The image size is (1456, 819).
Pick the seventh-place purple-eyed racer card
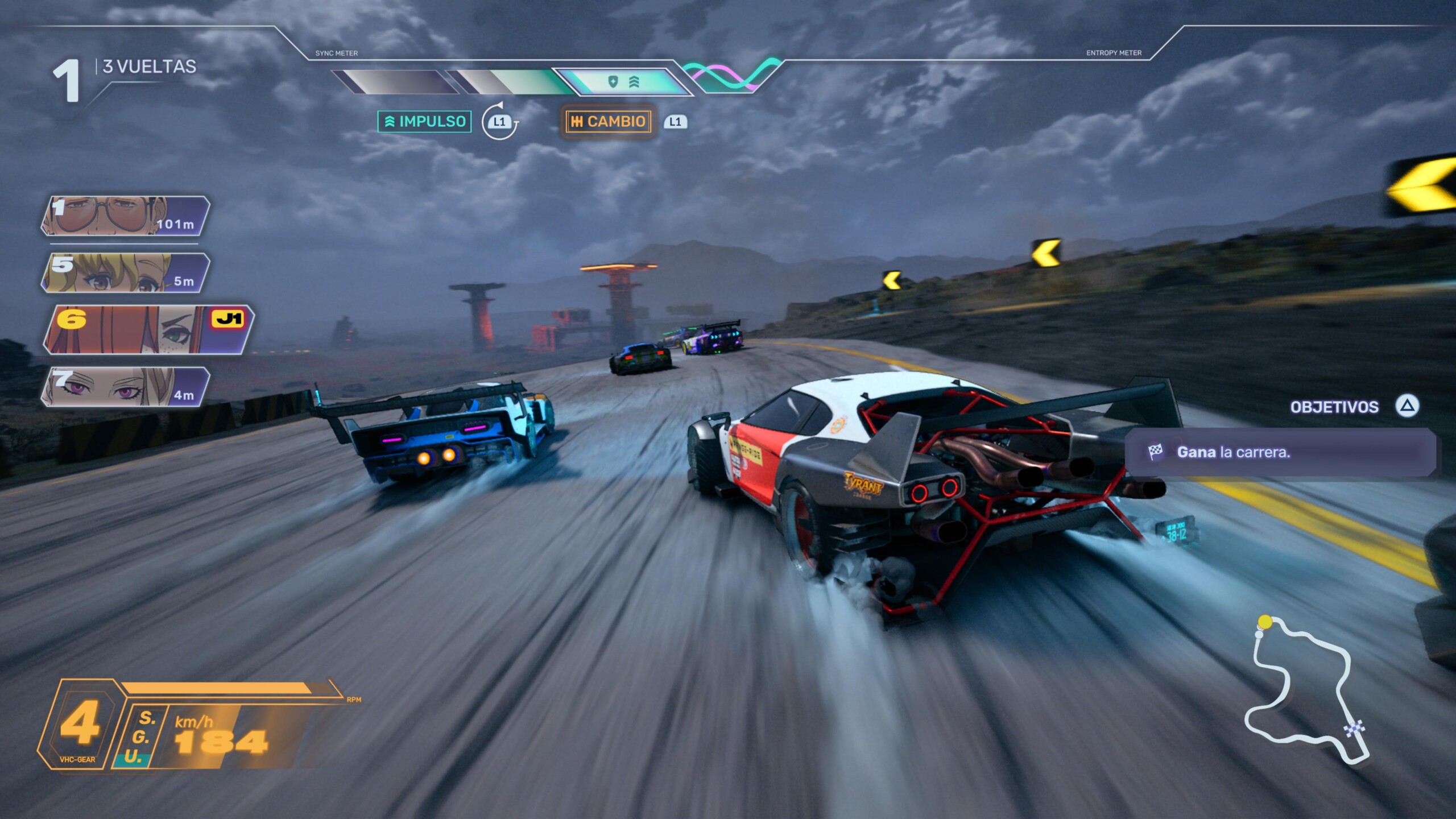125,387
